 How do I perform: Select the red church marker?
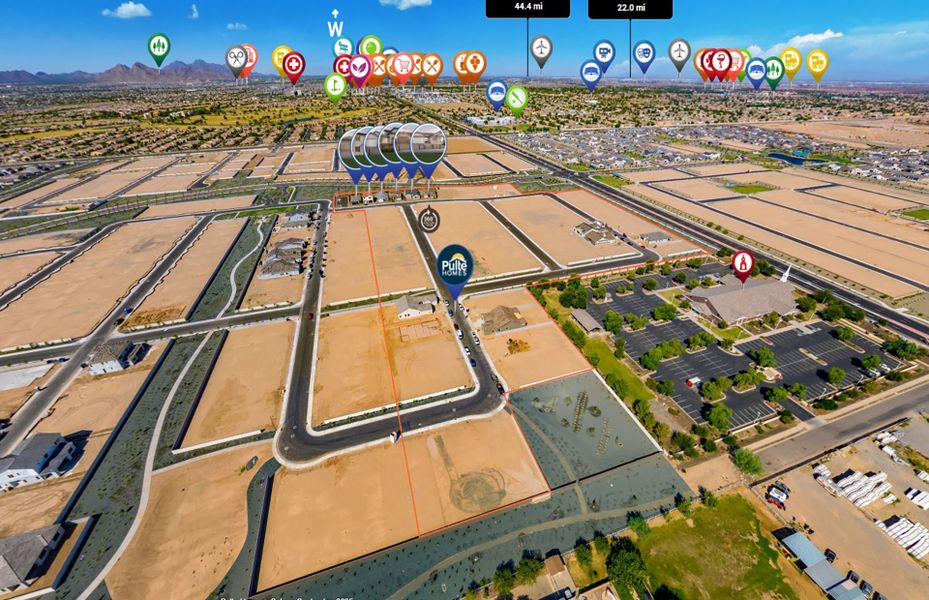(x=742, y=262)
